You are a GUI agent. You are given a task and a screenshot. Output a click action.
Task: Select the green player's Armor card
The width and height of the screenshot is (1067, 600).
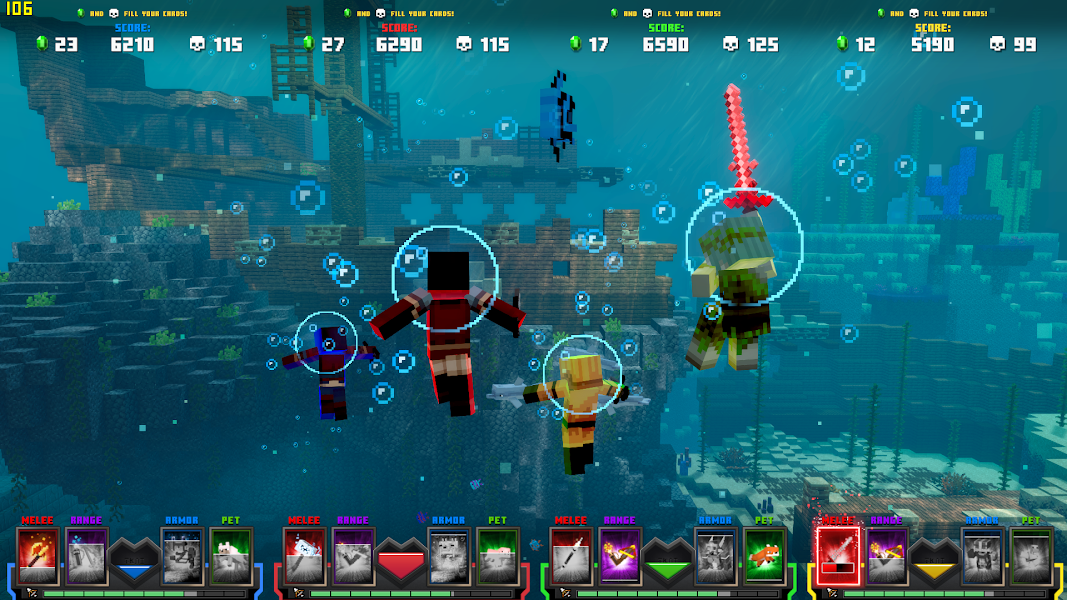point(716,556)
